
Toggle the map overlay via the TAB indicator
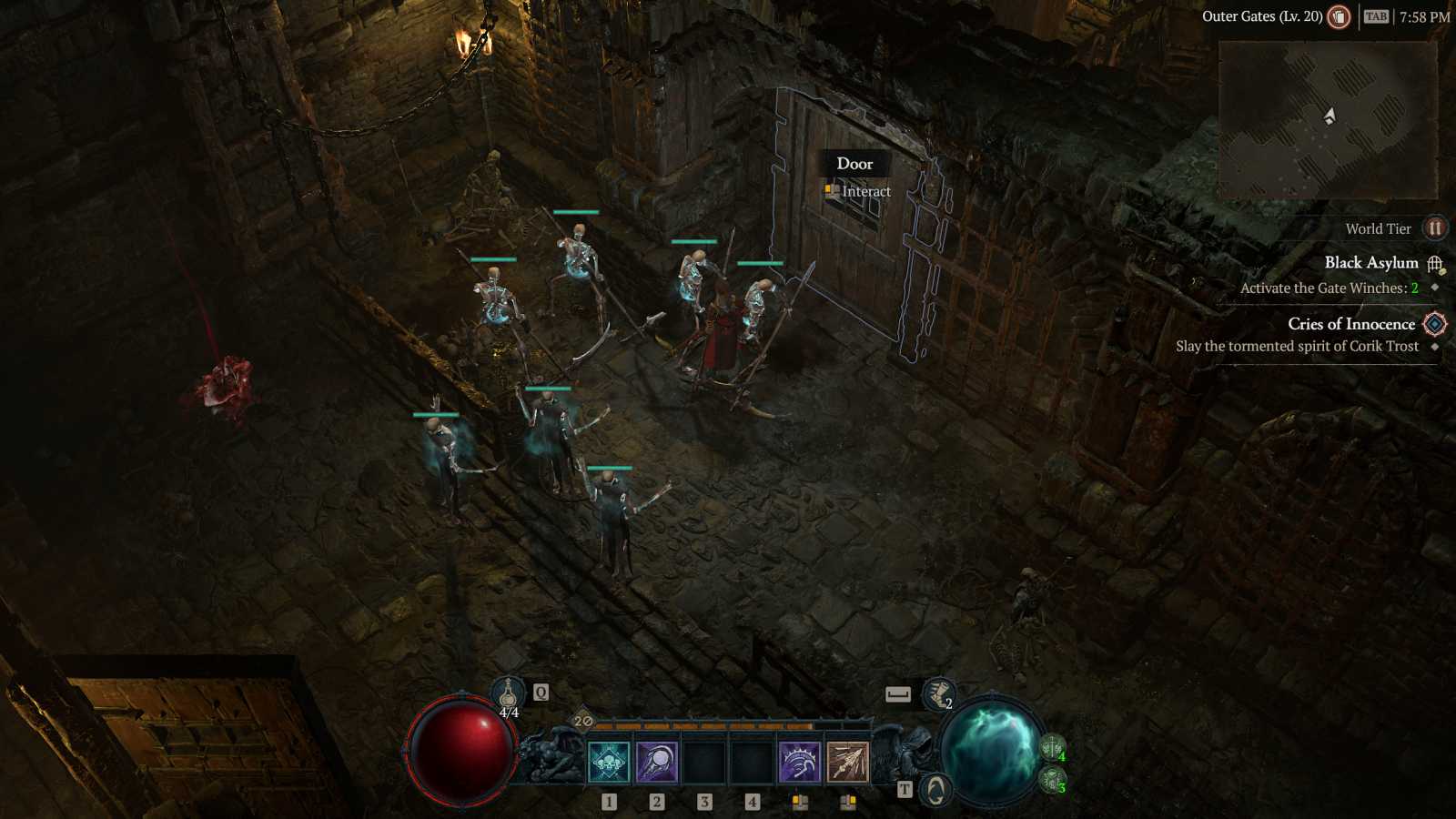[x=1375, y=15]
